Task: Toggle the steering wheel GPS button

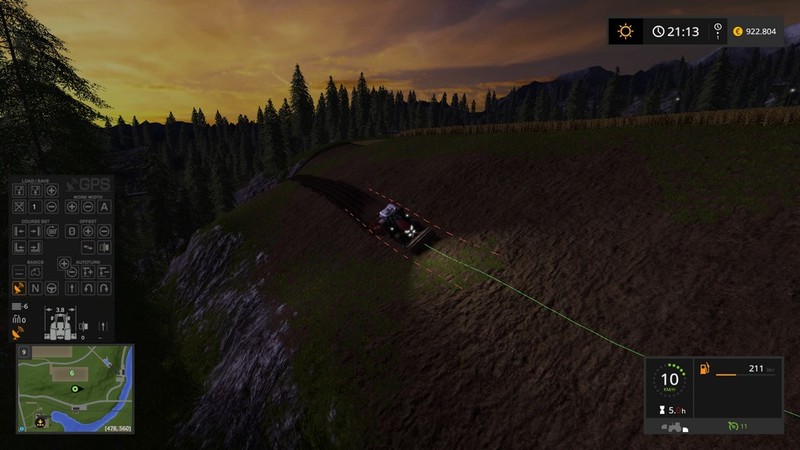Action: click(x=52, y=288)
